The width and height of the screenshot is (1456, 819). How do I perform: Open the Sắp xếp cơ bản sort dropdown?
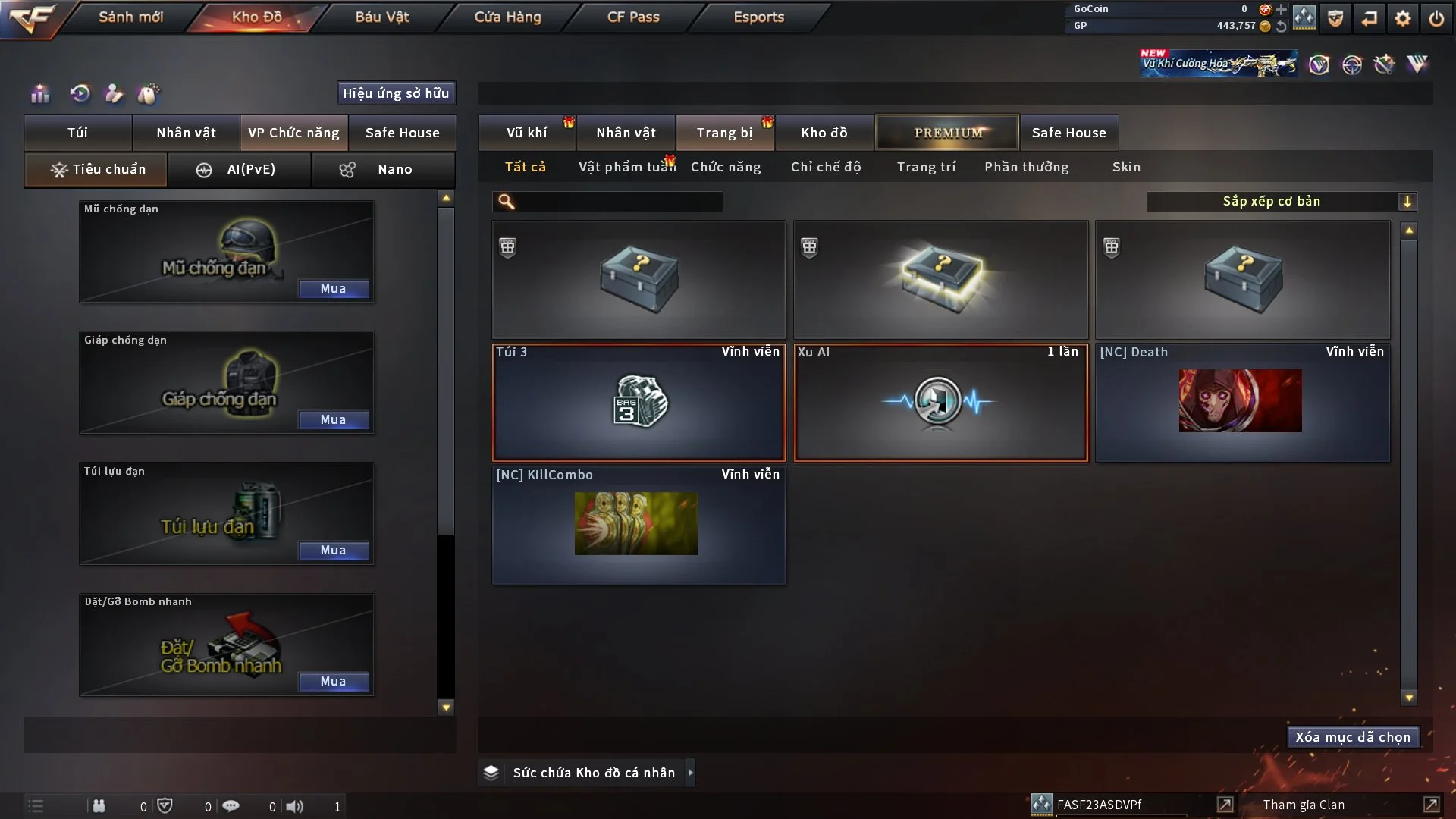coord(1280,202)
